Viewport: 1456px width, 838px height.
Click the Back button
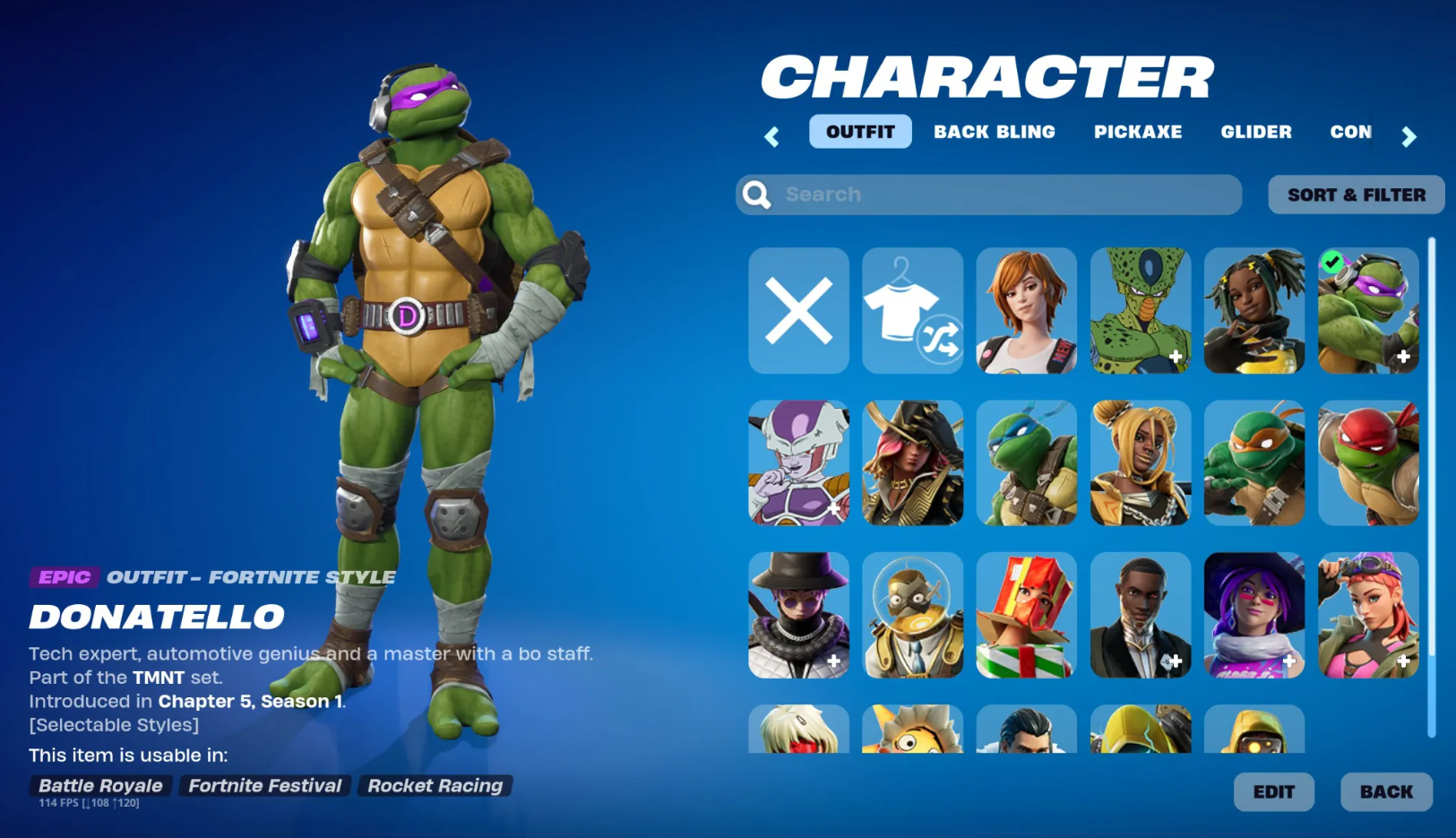tap(1385, 792)
